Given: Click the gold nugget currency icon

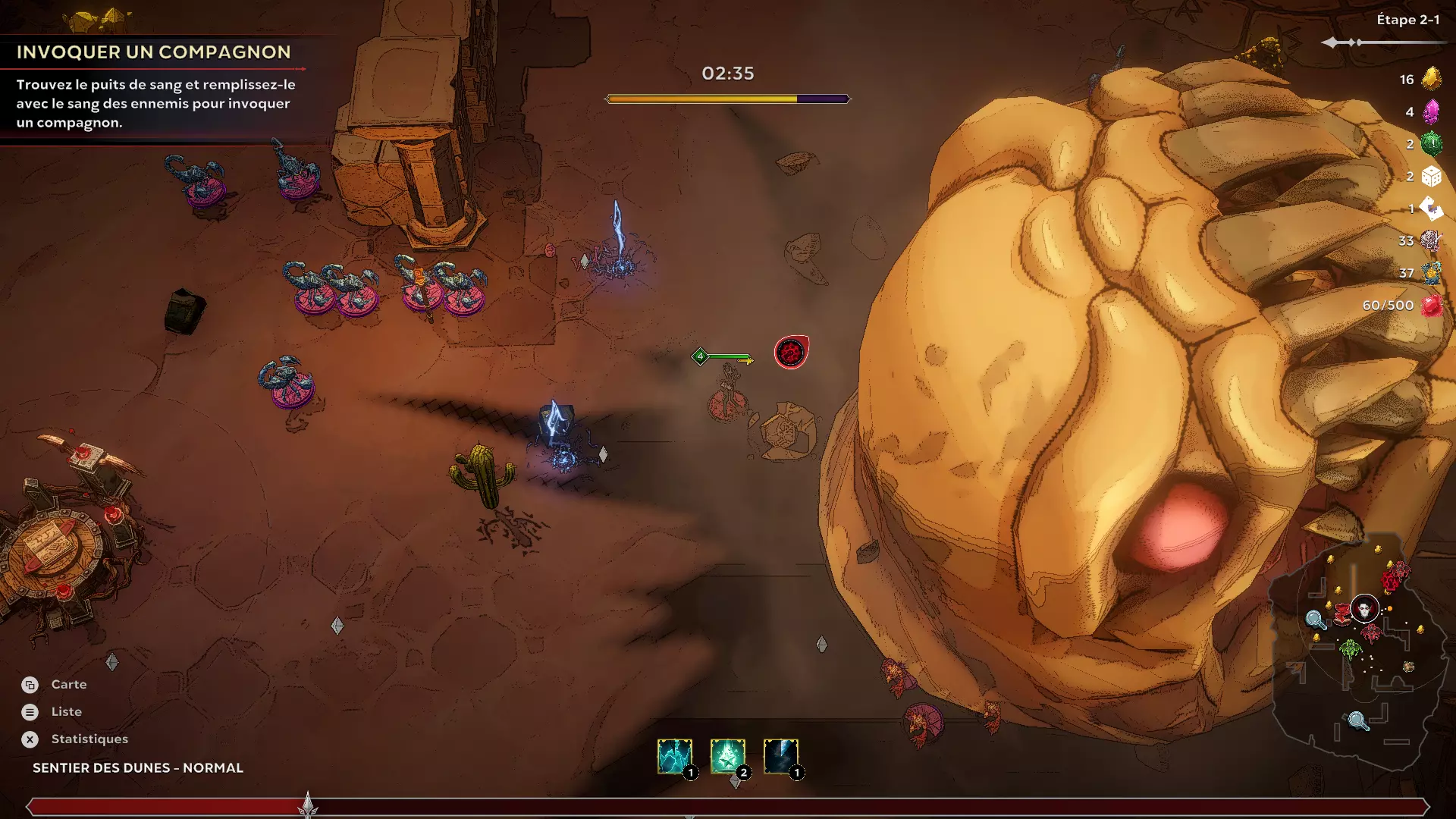Looking at the screenshot, I should coord(1431,79).
